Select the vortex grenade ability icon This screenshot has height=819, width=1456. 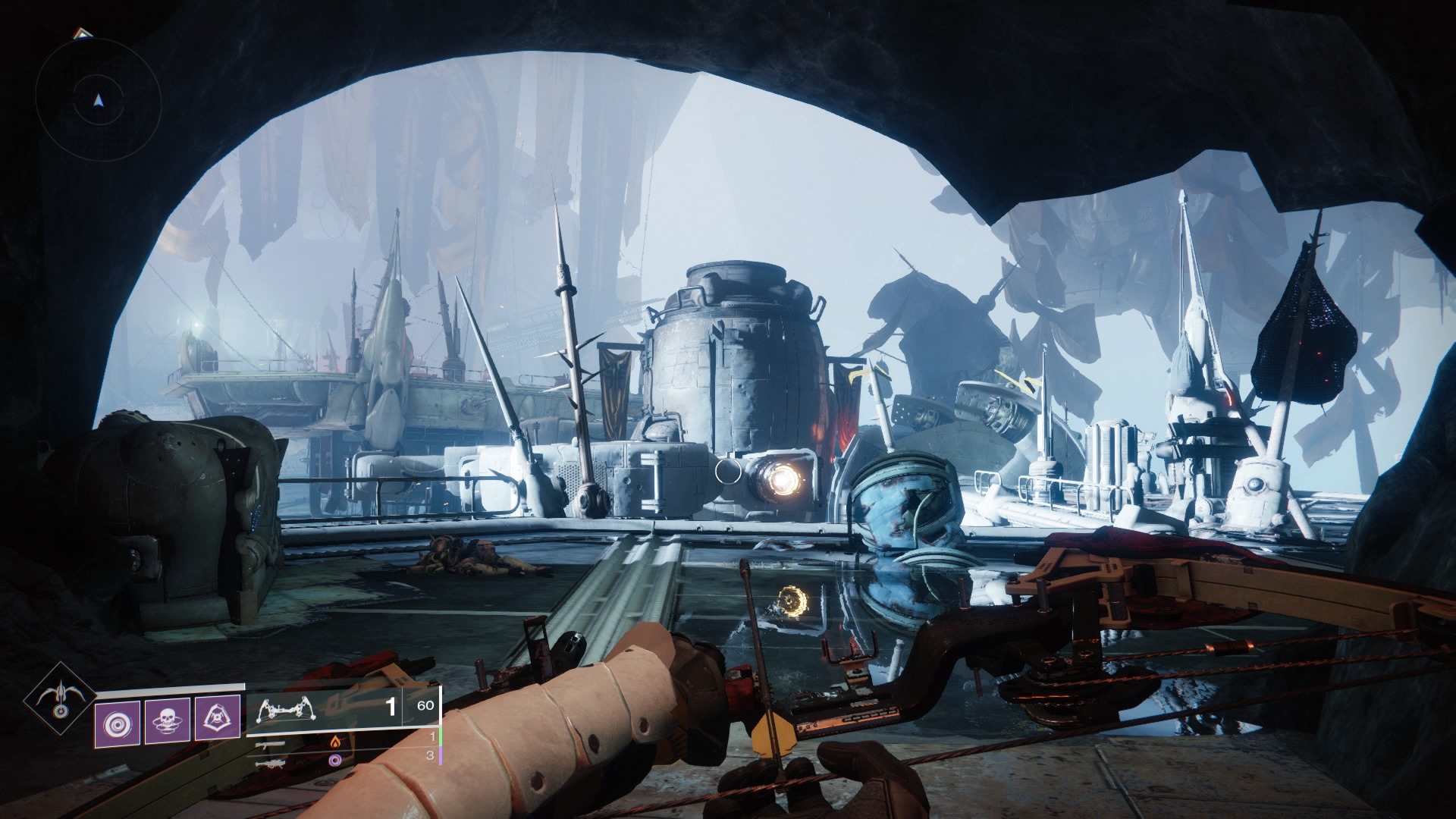117,718
